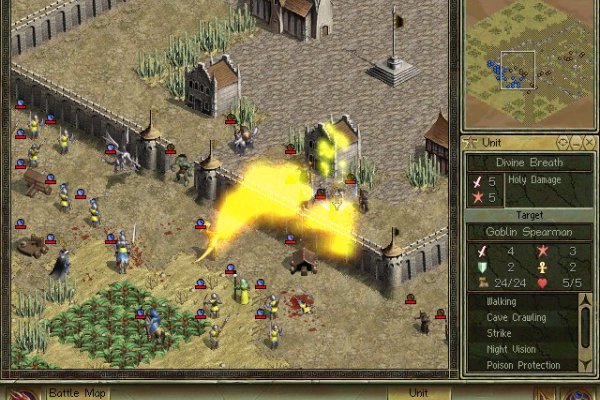Image resolution: width=600 pixels, height=400 pixels.
Task: Click the battlefield minimap
Action: click(530, 62)
